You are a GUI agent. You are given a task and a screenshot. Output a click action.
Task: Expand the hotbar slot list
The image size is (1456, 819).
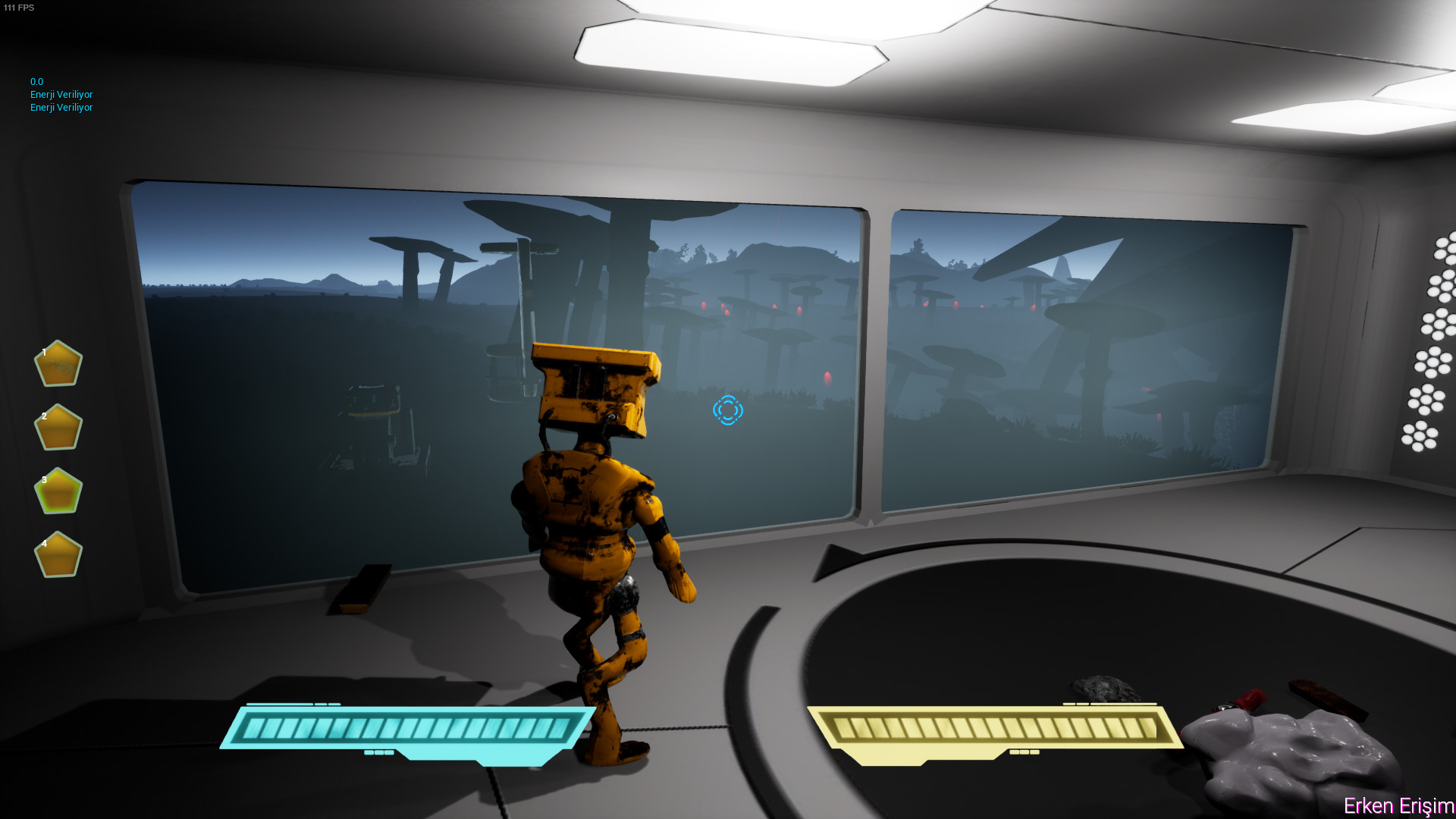coord(58,459)
